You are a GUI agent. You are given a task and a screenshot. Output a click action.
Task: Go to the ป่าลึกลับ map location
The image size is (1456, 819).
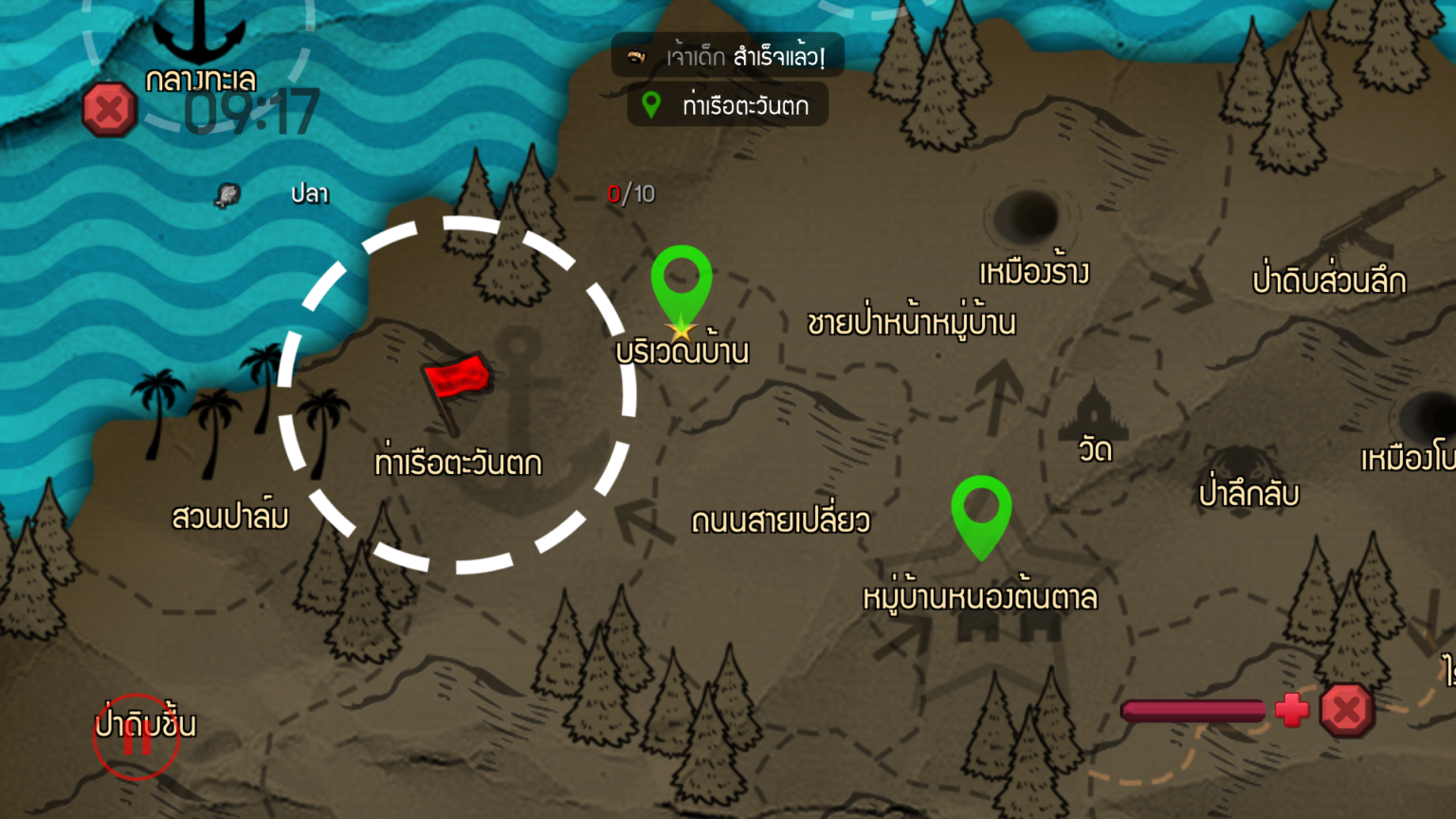coord(1247,493)
